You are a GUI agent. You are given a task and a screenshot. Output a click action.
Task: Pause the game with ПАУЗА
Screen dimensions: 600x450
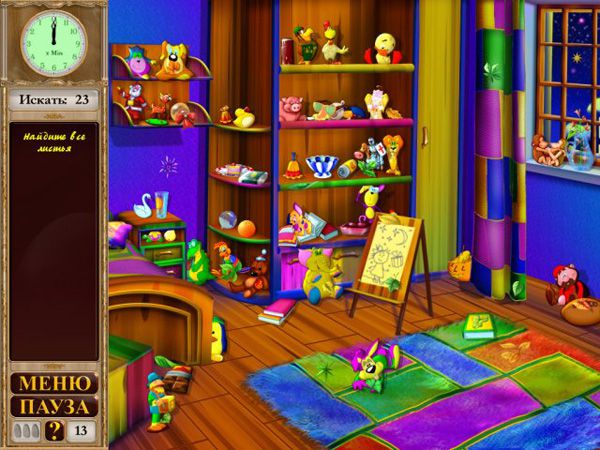(54, 407)
